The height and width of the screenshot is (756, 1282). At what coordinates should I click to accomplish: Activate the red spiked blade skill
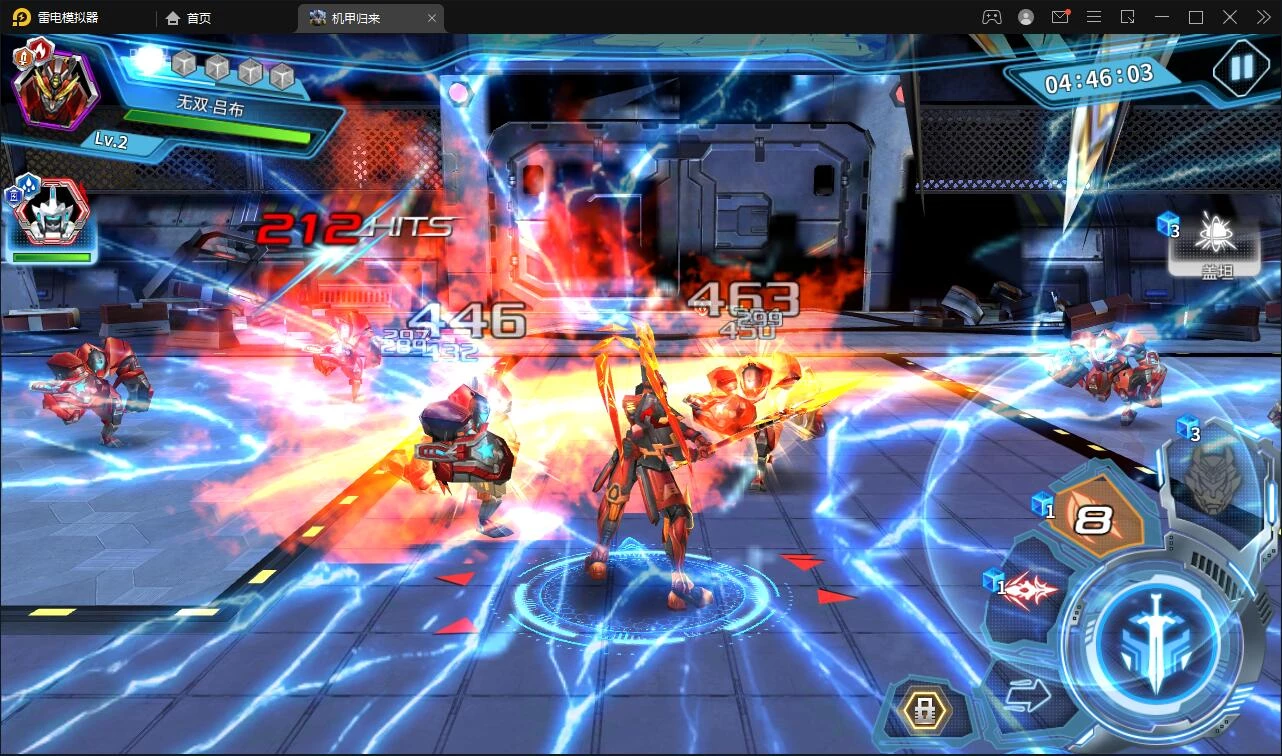coord(1027,591)
